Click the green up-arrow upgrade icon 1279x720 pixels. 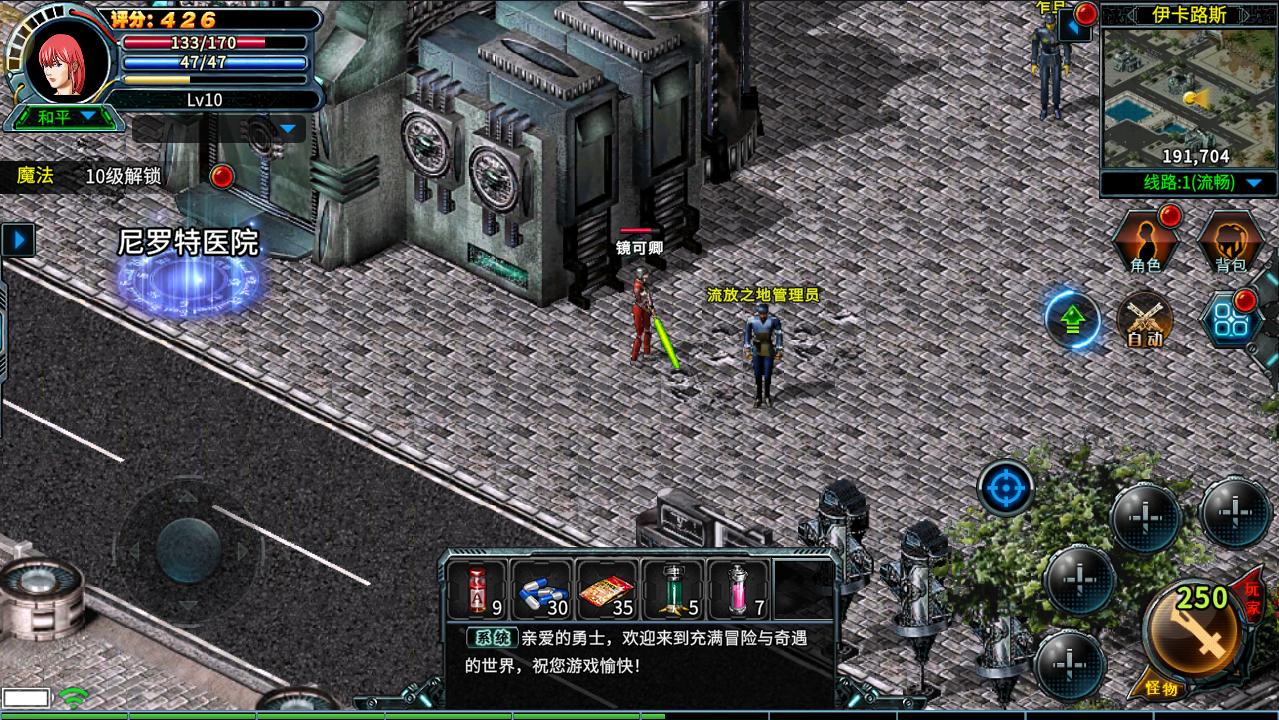click(x=1073, y=320)
